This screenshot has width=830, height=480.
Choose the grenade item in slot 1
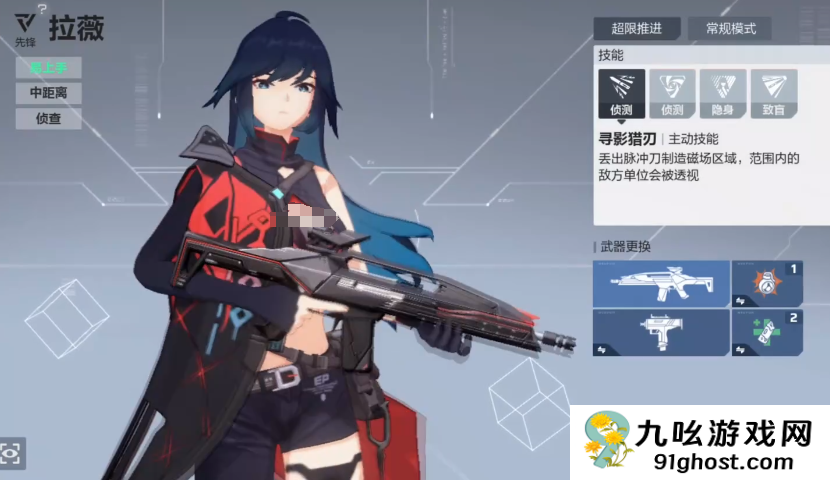[x=767, y=283]
